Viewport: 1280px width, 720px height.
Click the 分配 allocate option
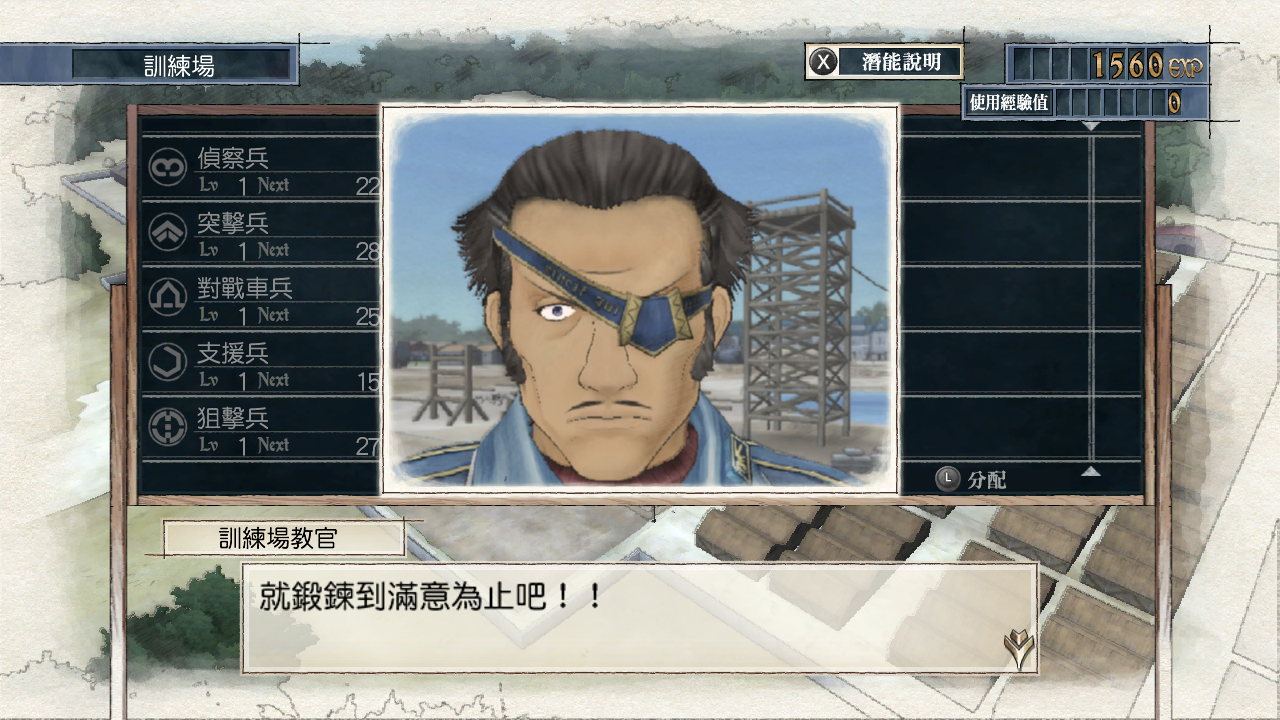tap(972, 479)
